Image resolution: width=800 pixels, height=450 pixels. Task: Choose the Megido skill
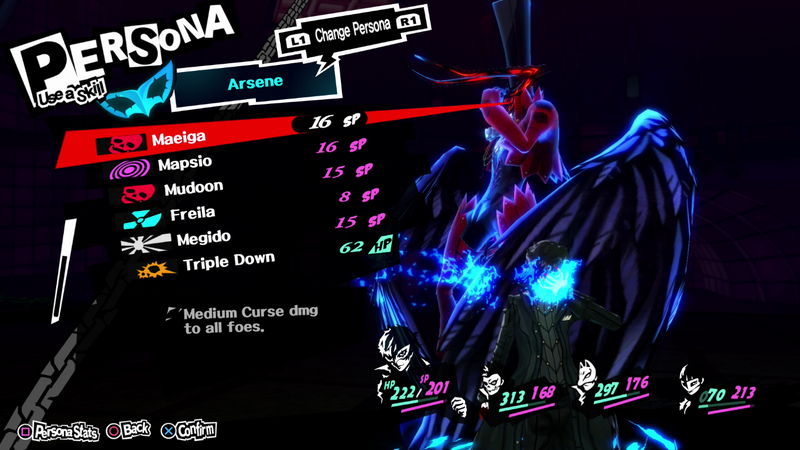pos(203,238)
